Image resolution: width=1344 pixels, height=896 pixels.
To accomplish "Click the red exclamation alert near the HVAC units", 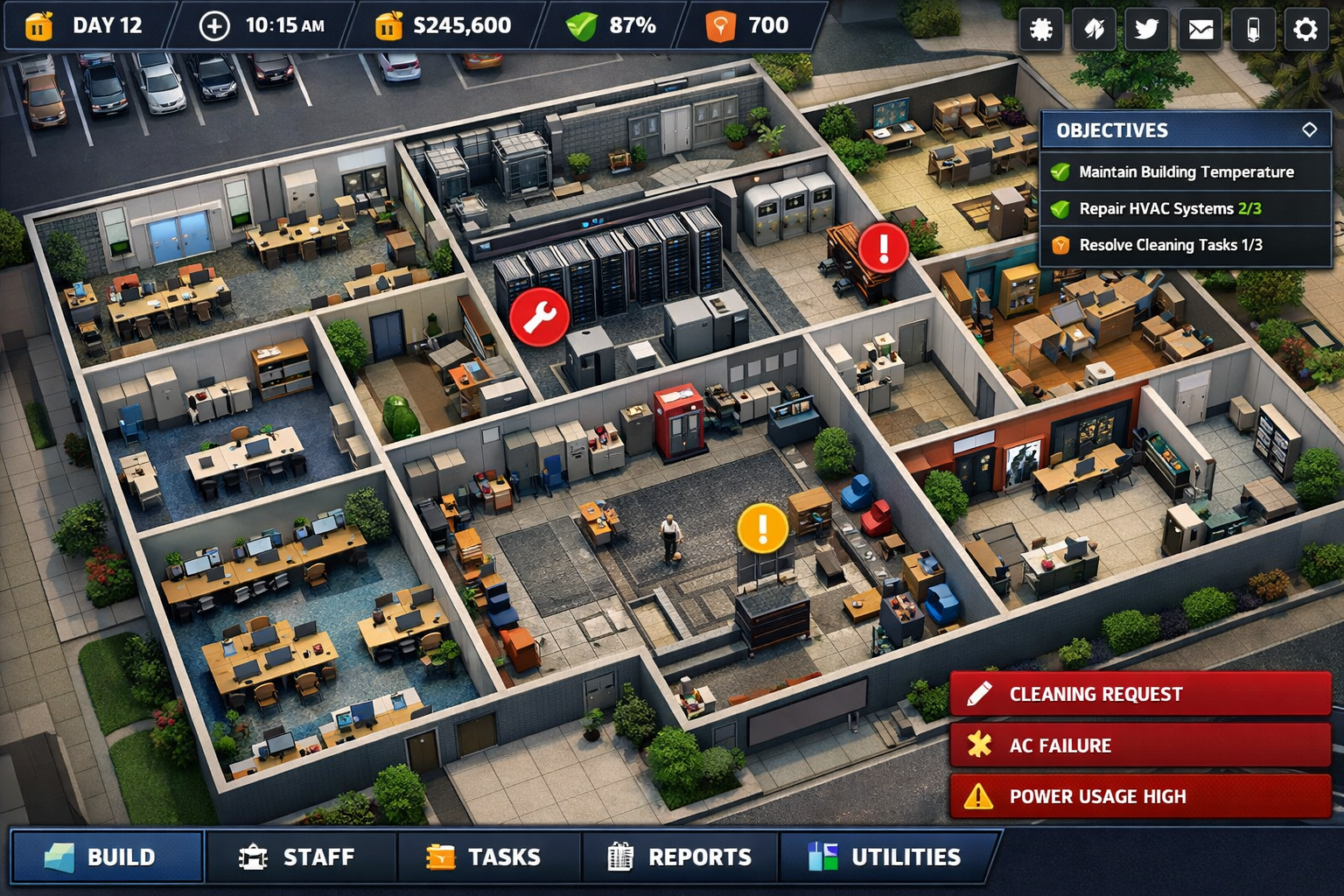I will [x=883, y=248].
